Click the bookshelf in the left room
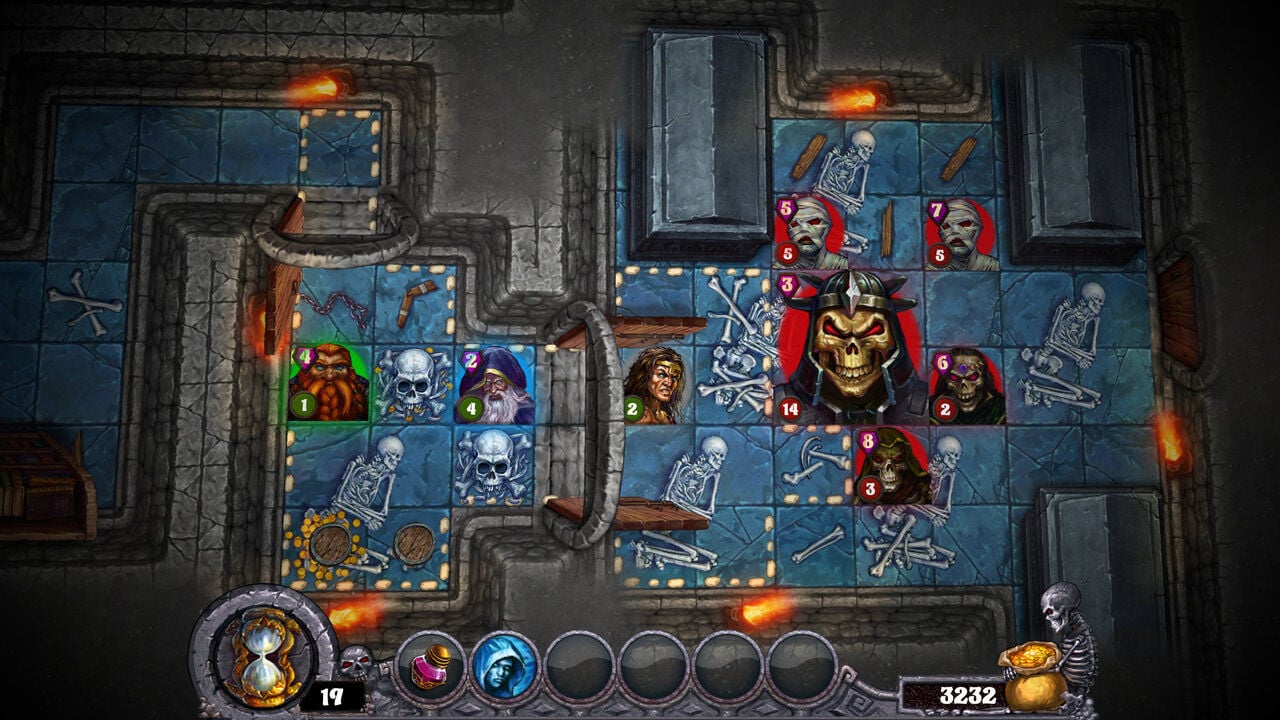The height and width of the screenshot is (720, 1280). pyautogui.click(x=40, y=480)
